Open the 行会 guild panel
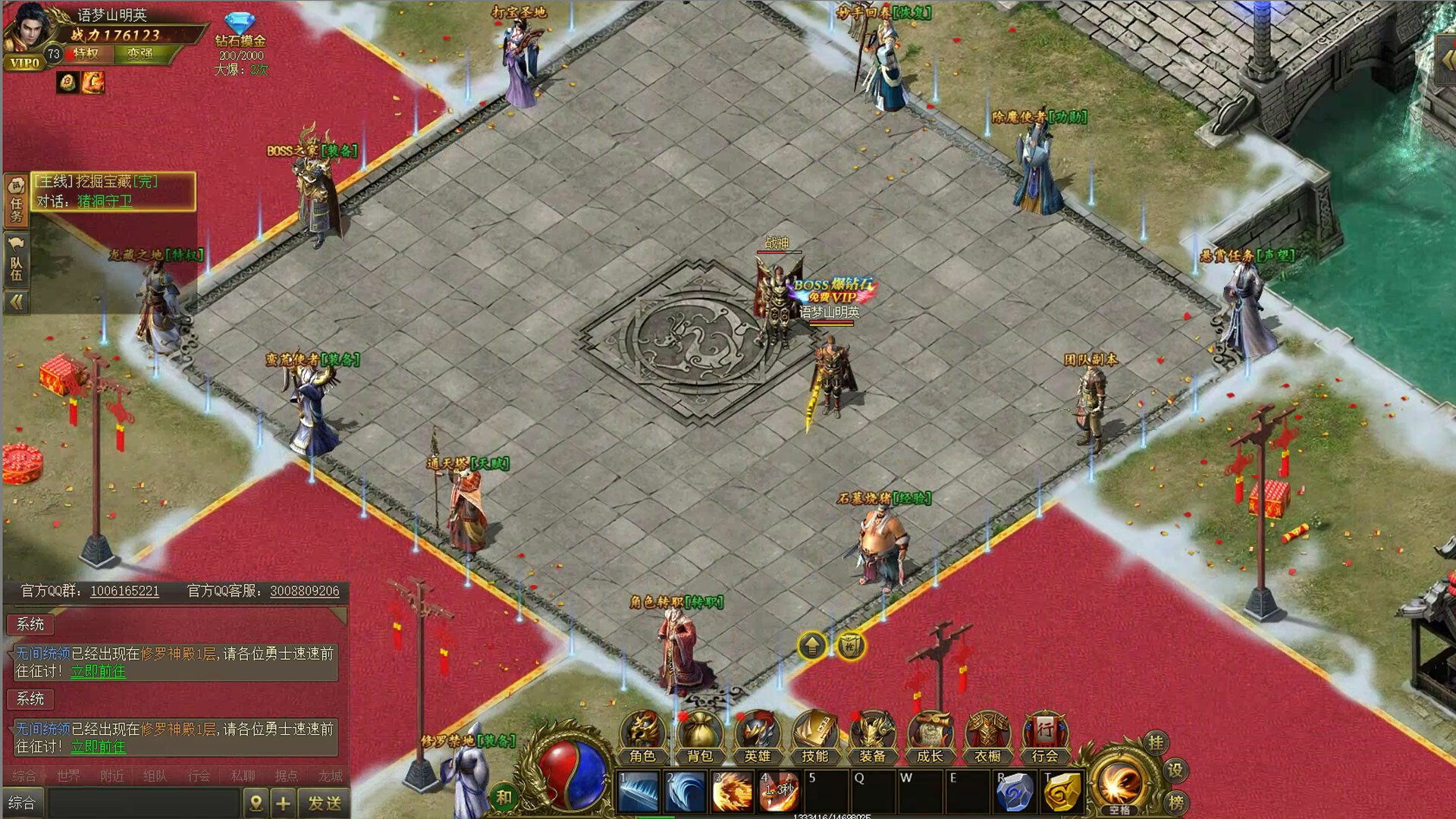This screenshot has width=1456, height=819. pyautogui.click(x=1045, y=736)
